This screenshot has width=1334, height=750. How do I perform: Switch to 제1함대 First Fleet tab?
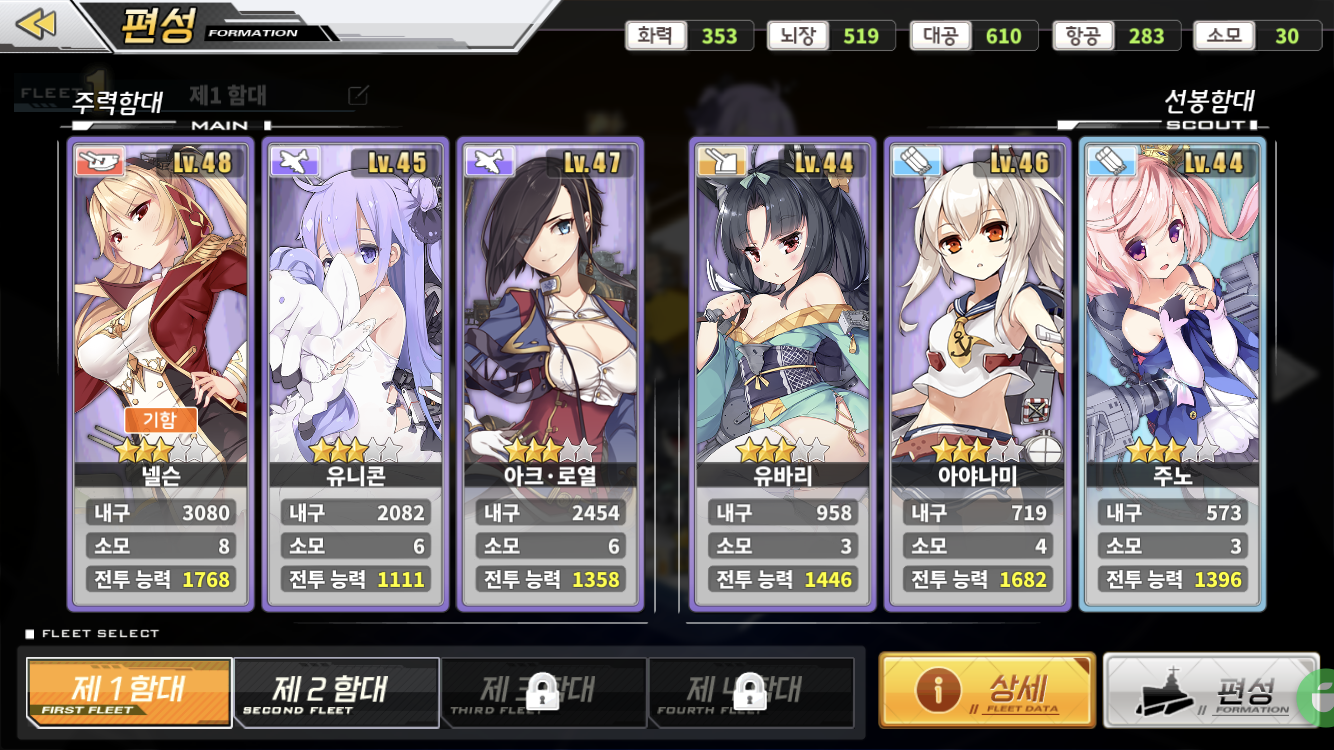[x=130, y=692]
